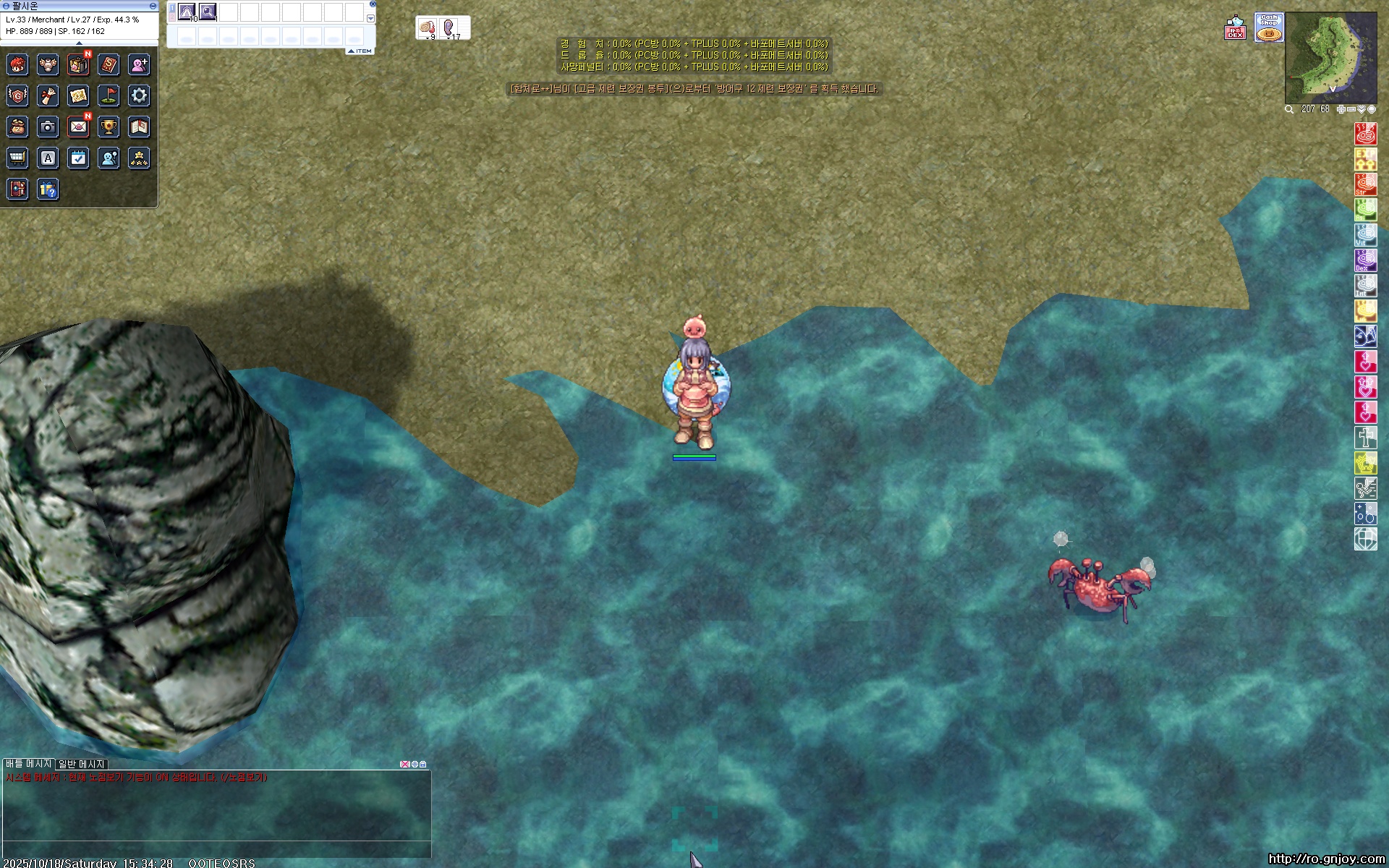
Task: Open the Cash Shop
Action: click(x=1269, y=27)
